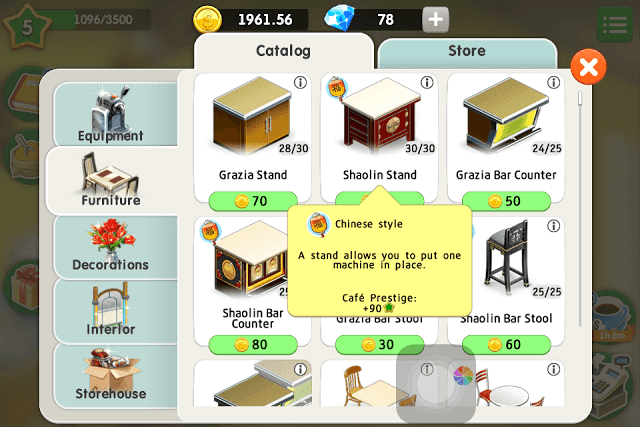This screenshot has width=640, height=427.
Task: Open the green list menu button
Action: 612,24
